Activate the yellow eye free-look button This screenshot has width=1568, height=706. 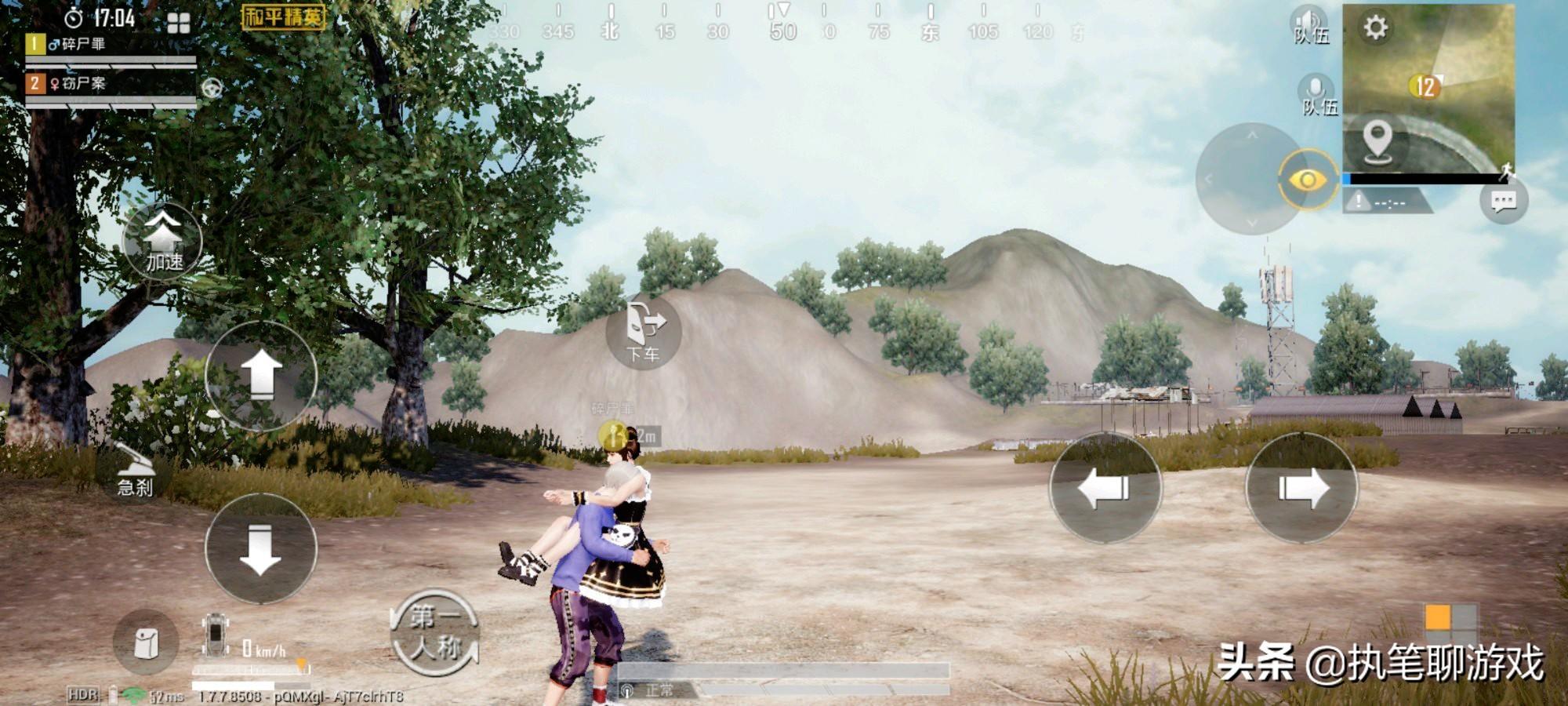tap(1307, 180)
